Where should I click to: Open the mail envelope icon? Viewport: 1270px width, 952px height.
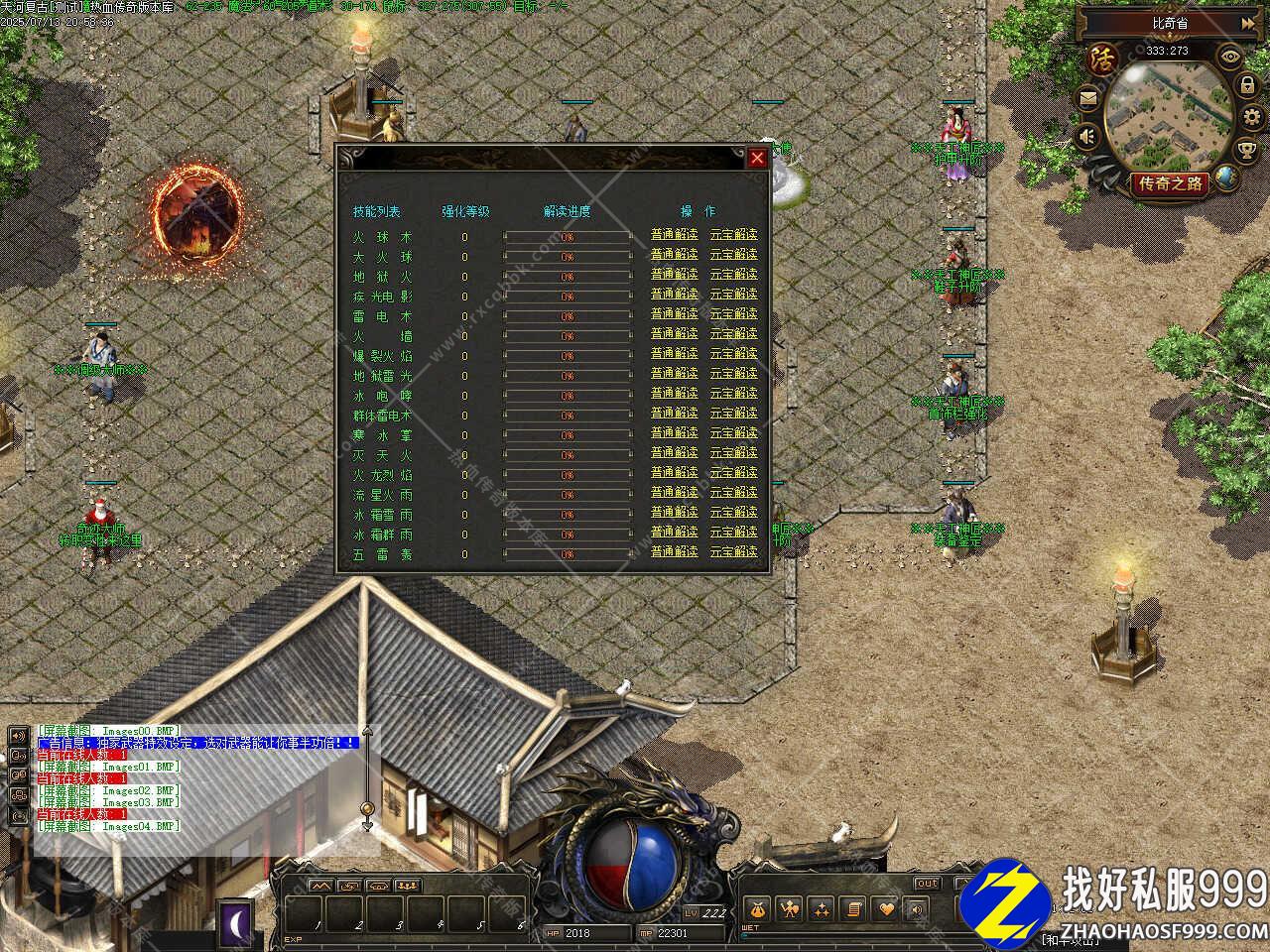click(1089, 97)
